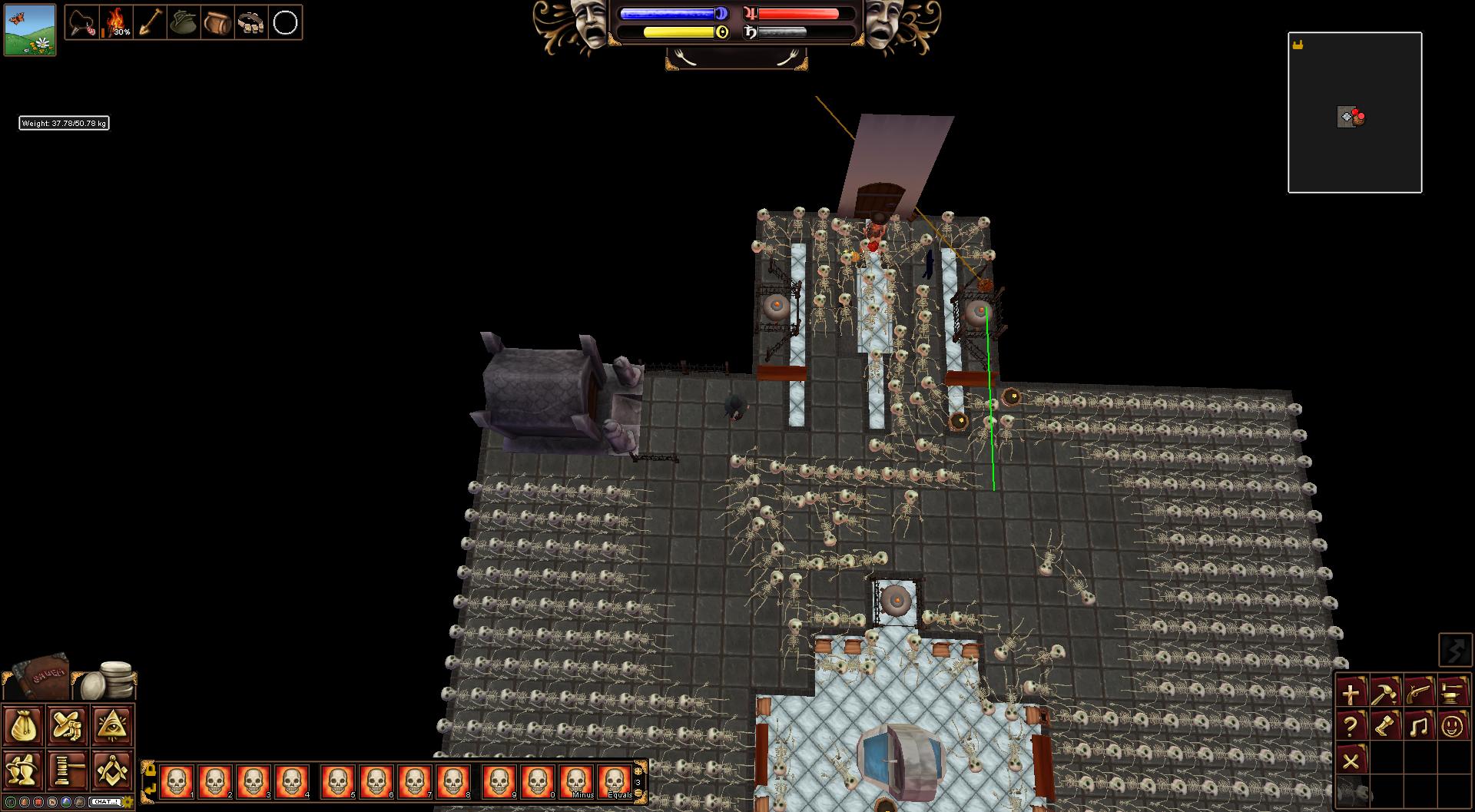The width and height of the screenshot is (1475, 812).
Task: Open the CHAT box
Action: (104, 801)
